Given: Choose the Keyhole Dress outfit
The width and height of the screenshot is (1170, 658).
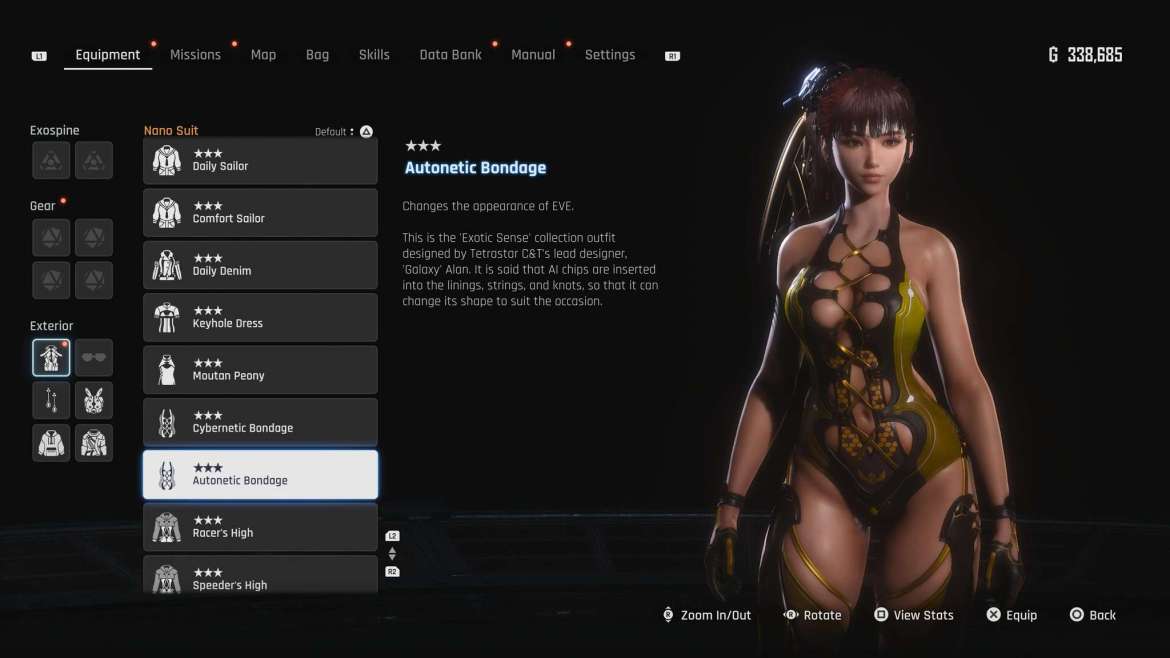Looking at the screenshot, I should pos(260,318).
